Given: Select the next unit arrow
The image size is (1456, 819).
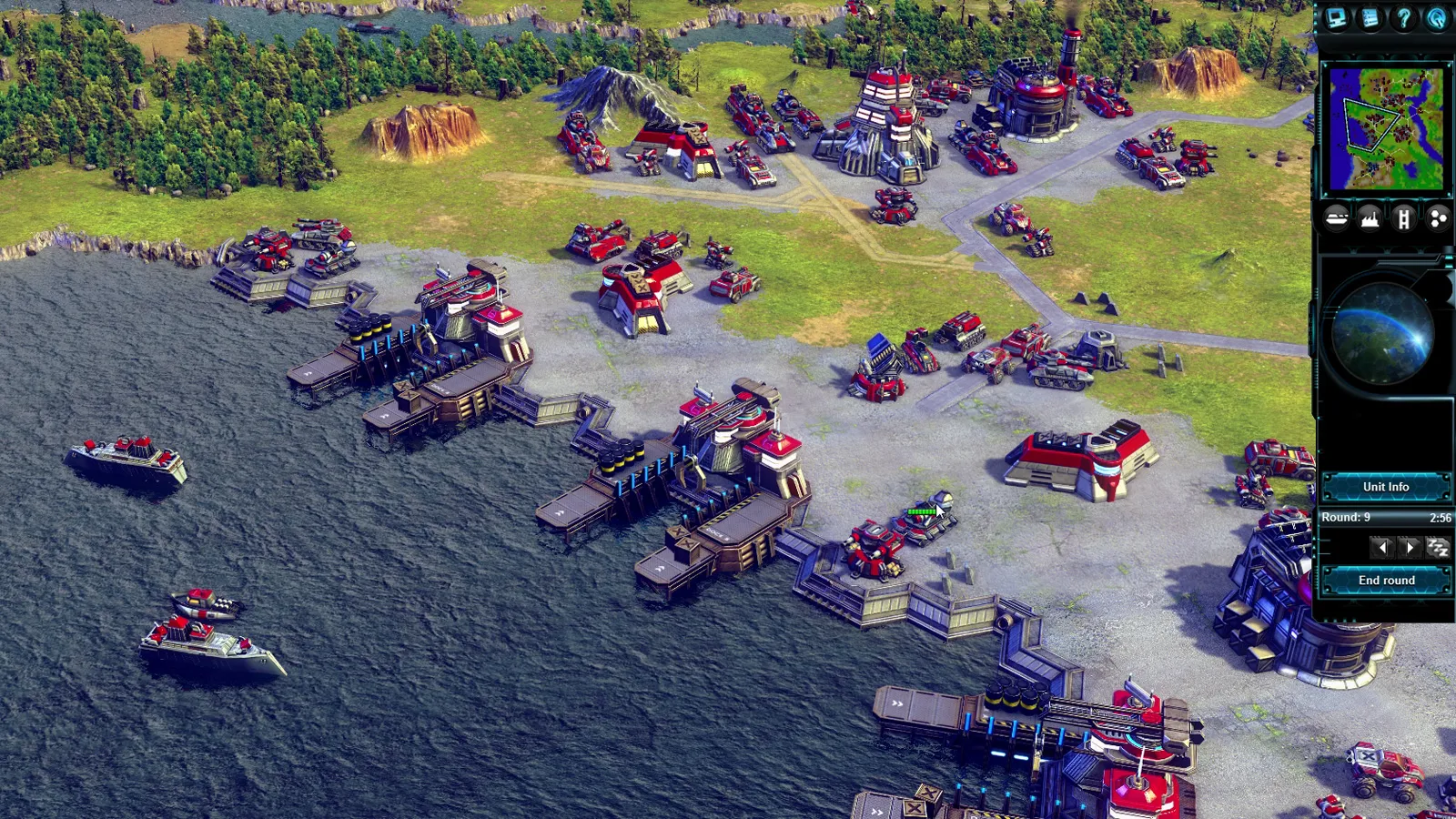Looking at the screenshot, I should 1410,547.
